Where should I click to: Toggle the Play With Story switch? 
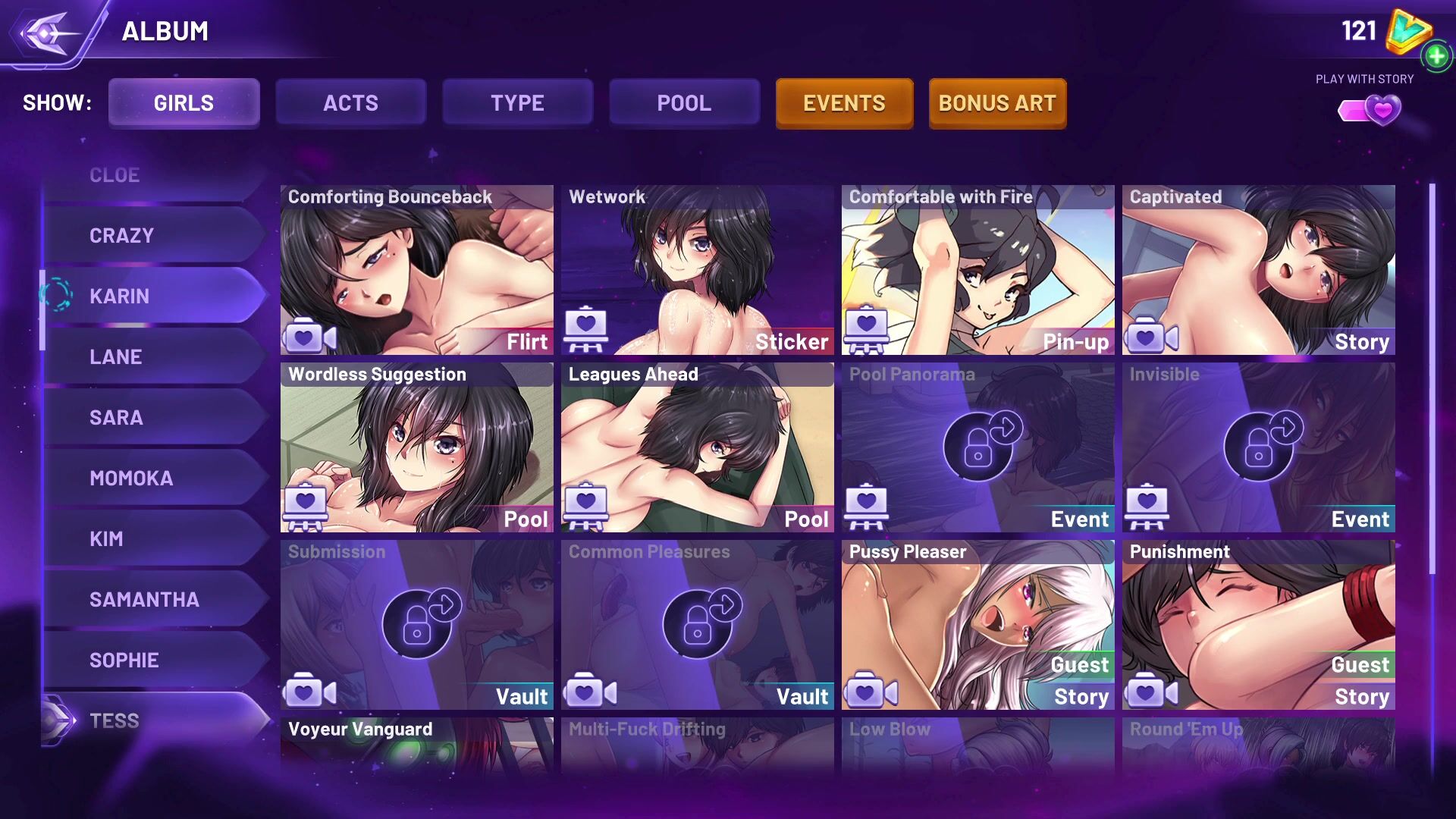[x=1370, y=111]
